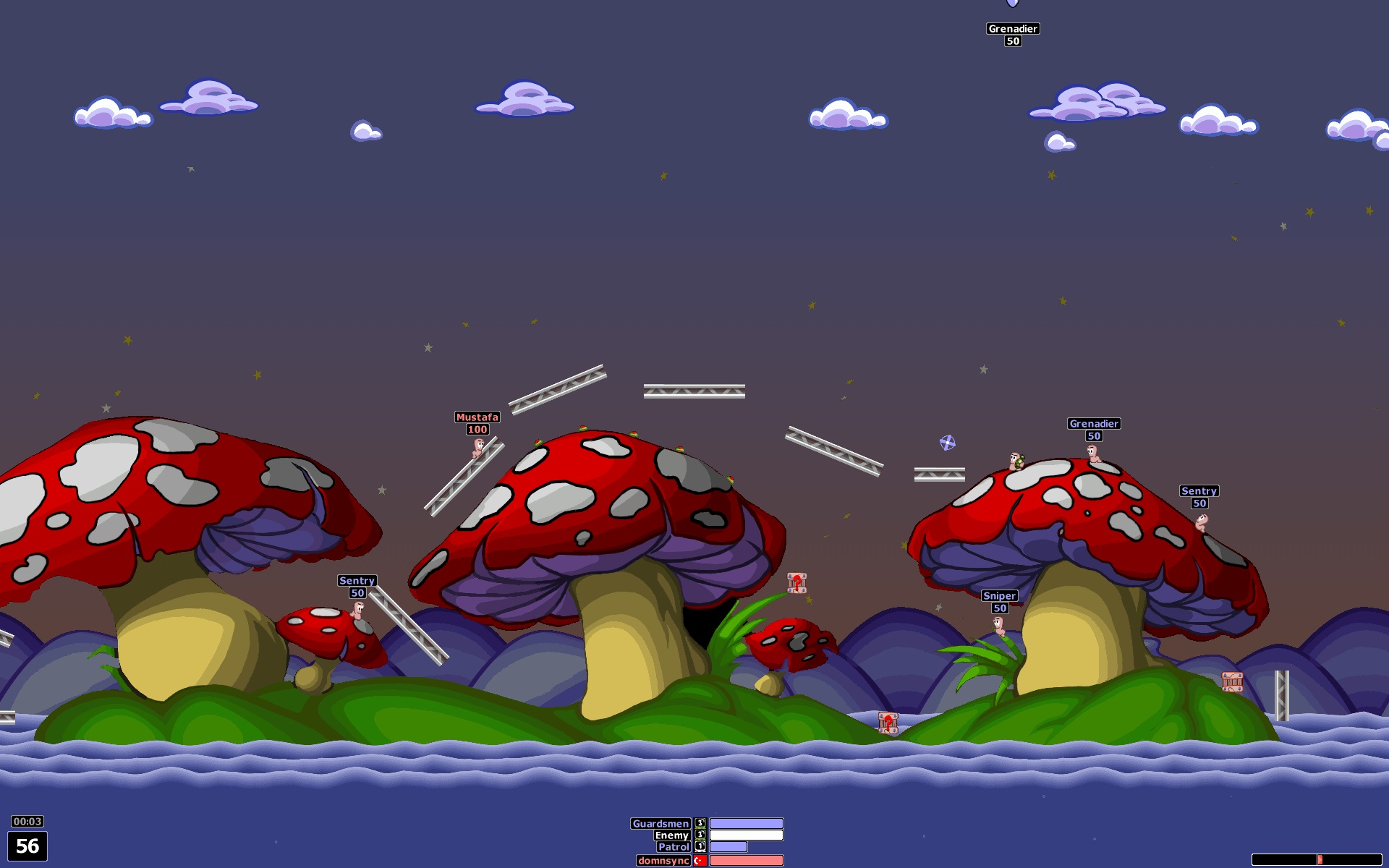
Task: Click Grenadier's name tag on the right mushroom
Action: click(x=1093, y=424)
